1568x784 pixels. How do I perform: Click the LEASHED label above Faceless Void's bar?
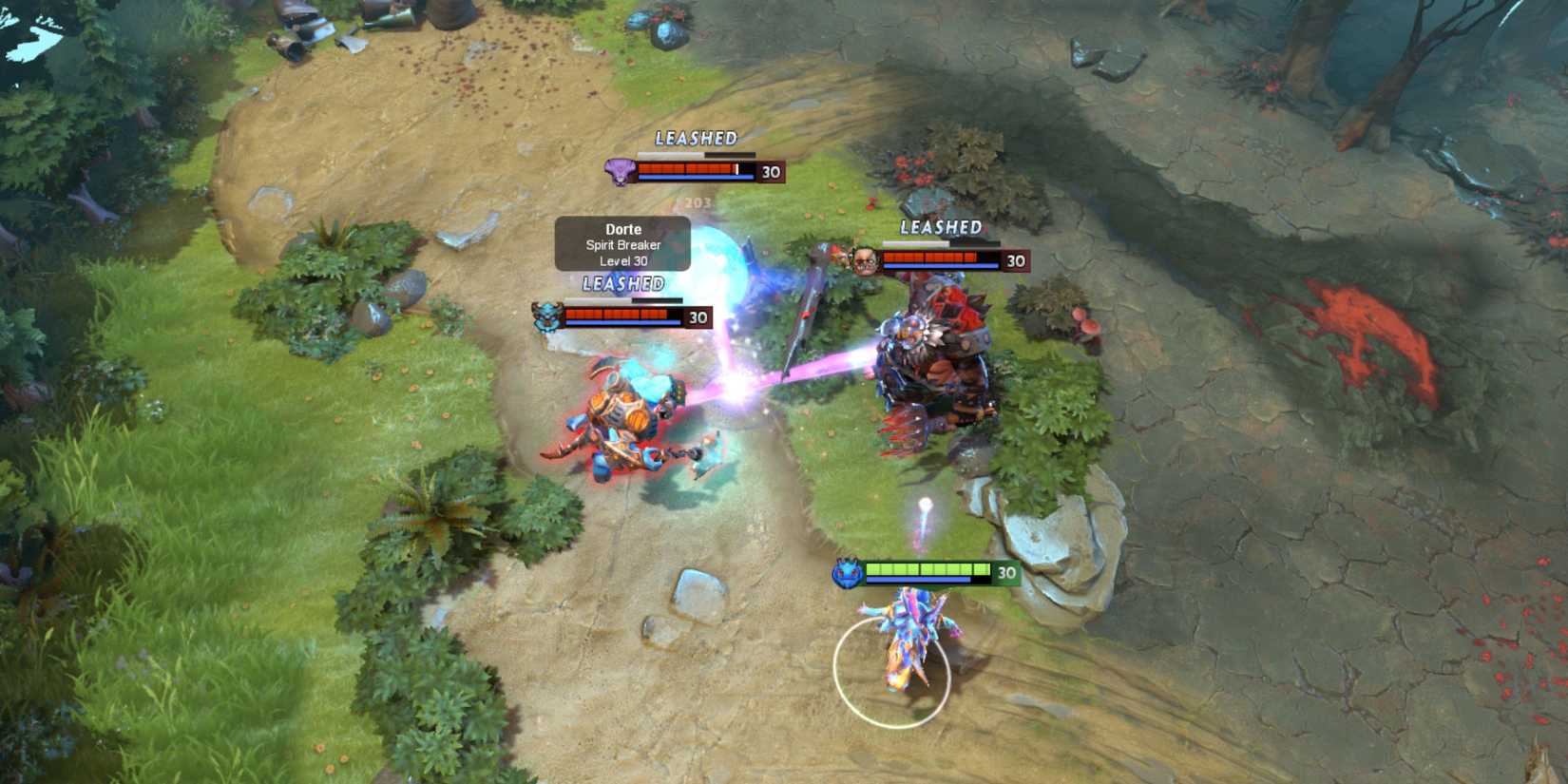pyautogui.click(x=694, y=139)
